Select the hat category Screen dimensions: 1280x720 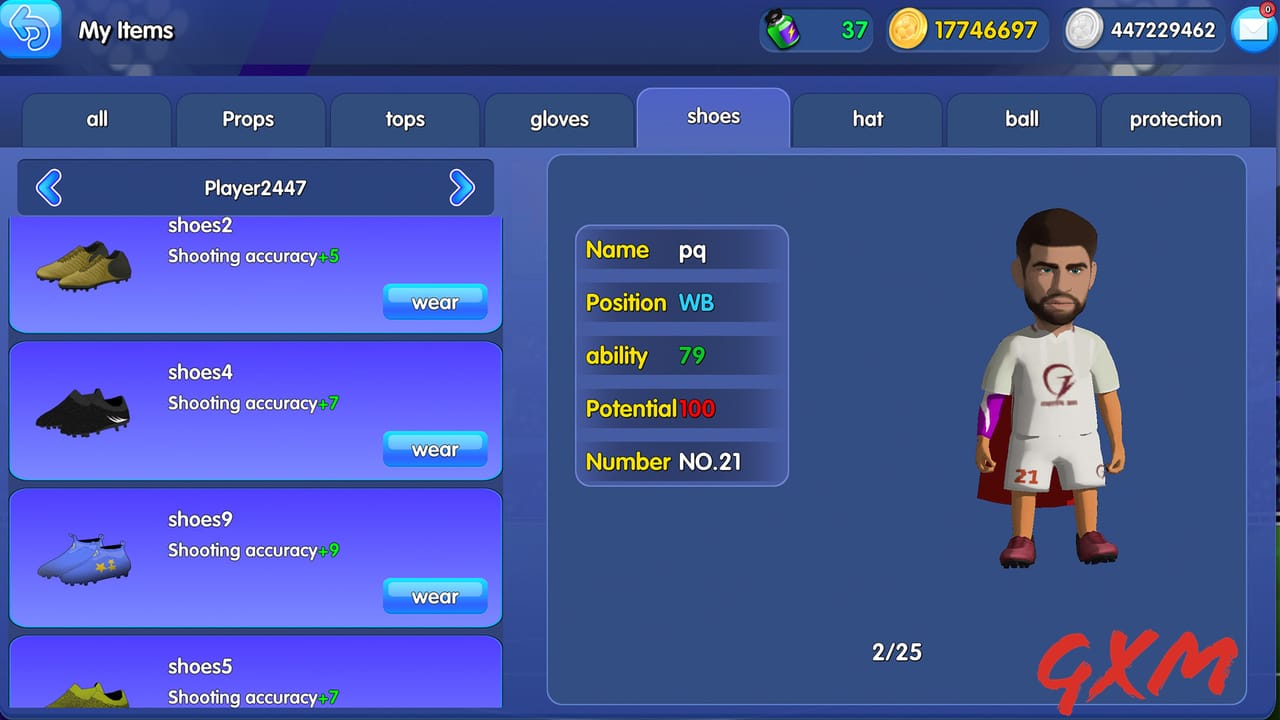click(x=867, y=119)
